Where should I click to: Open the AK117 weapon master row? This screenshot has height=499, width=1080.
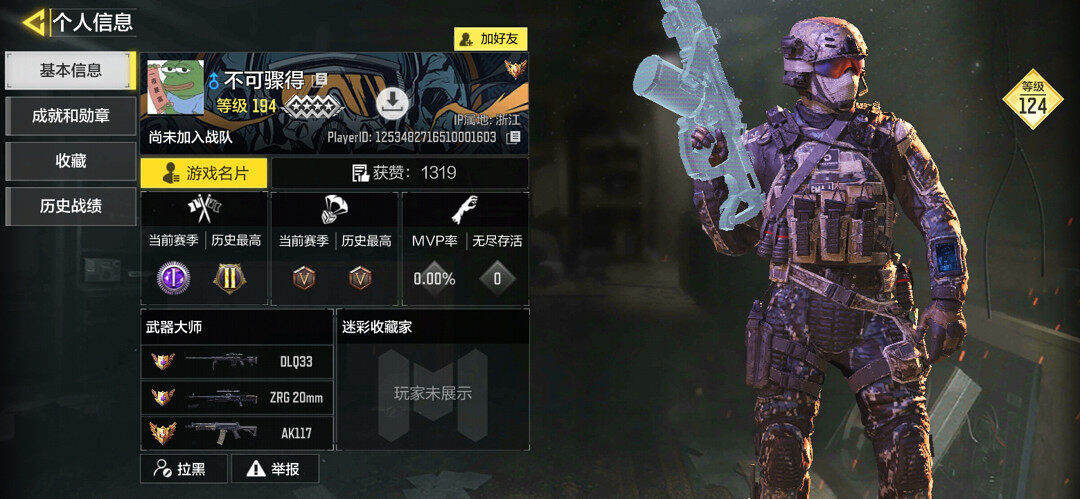pos(236,433)
